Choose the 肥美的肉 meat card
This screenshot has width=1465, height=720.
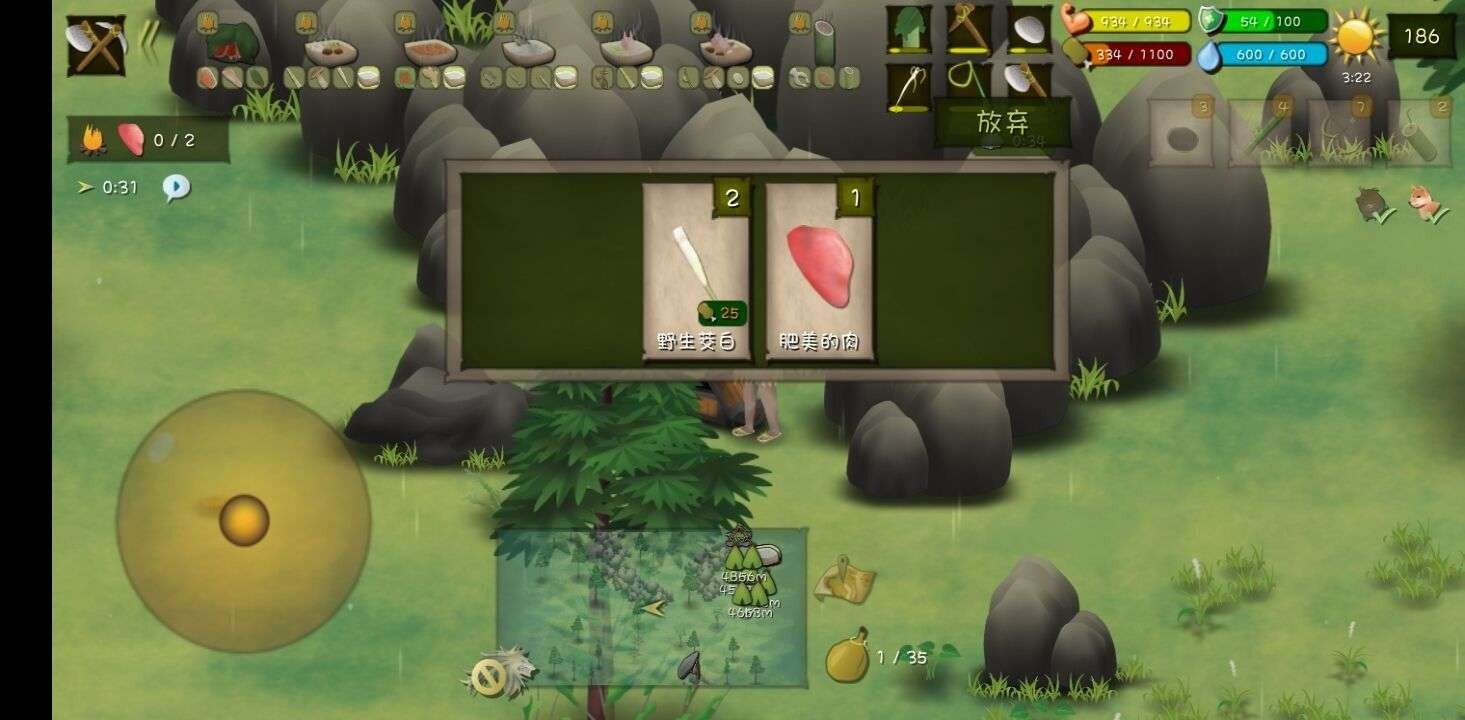click(819, 270)
